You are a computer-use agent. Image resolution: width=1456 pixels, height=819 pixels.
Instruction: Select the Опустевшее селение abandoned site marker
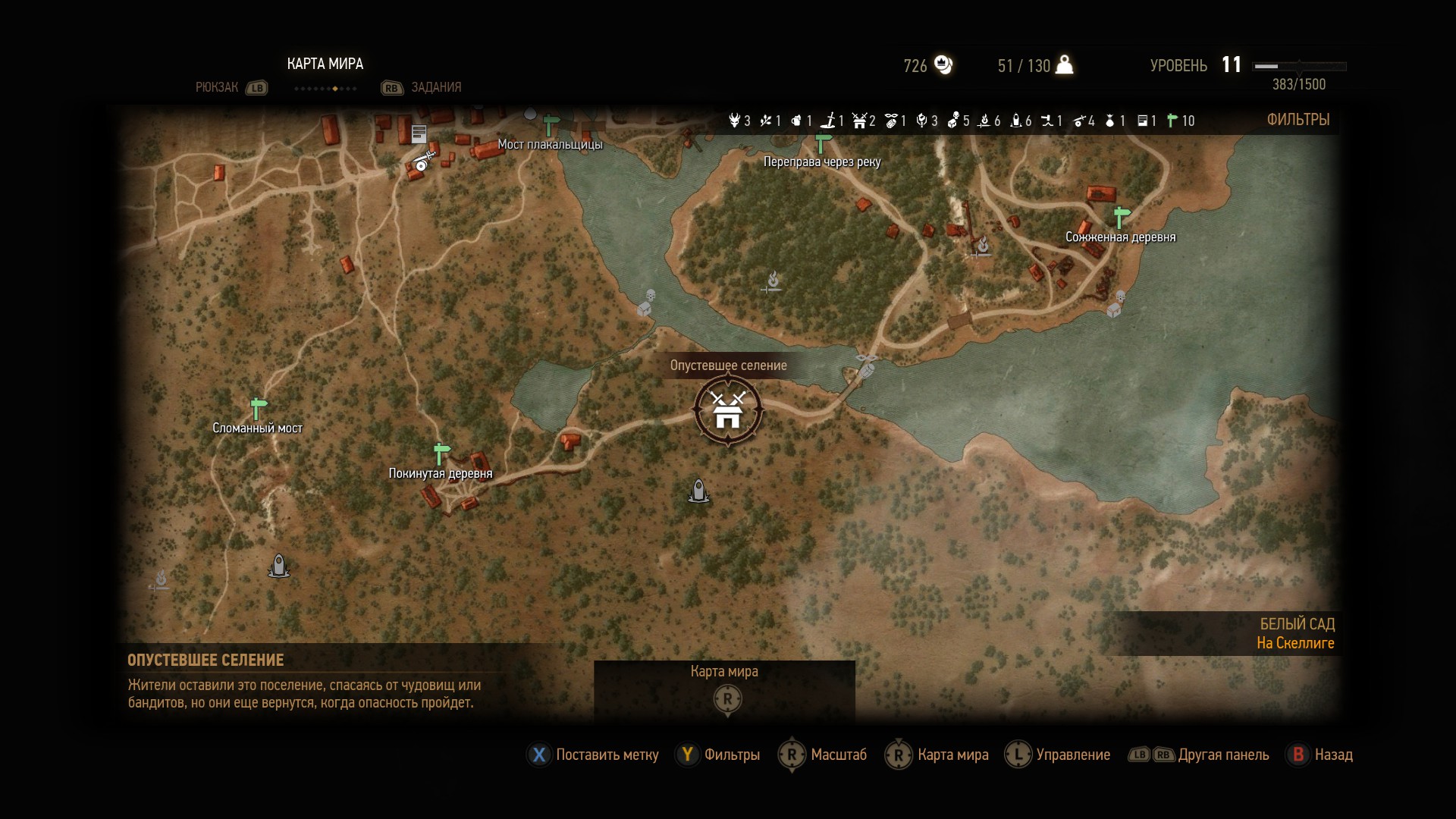pos(728,410)
